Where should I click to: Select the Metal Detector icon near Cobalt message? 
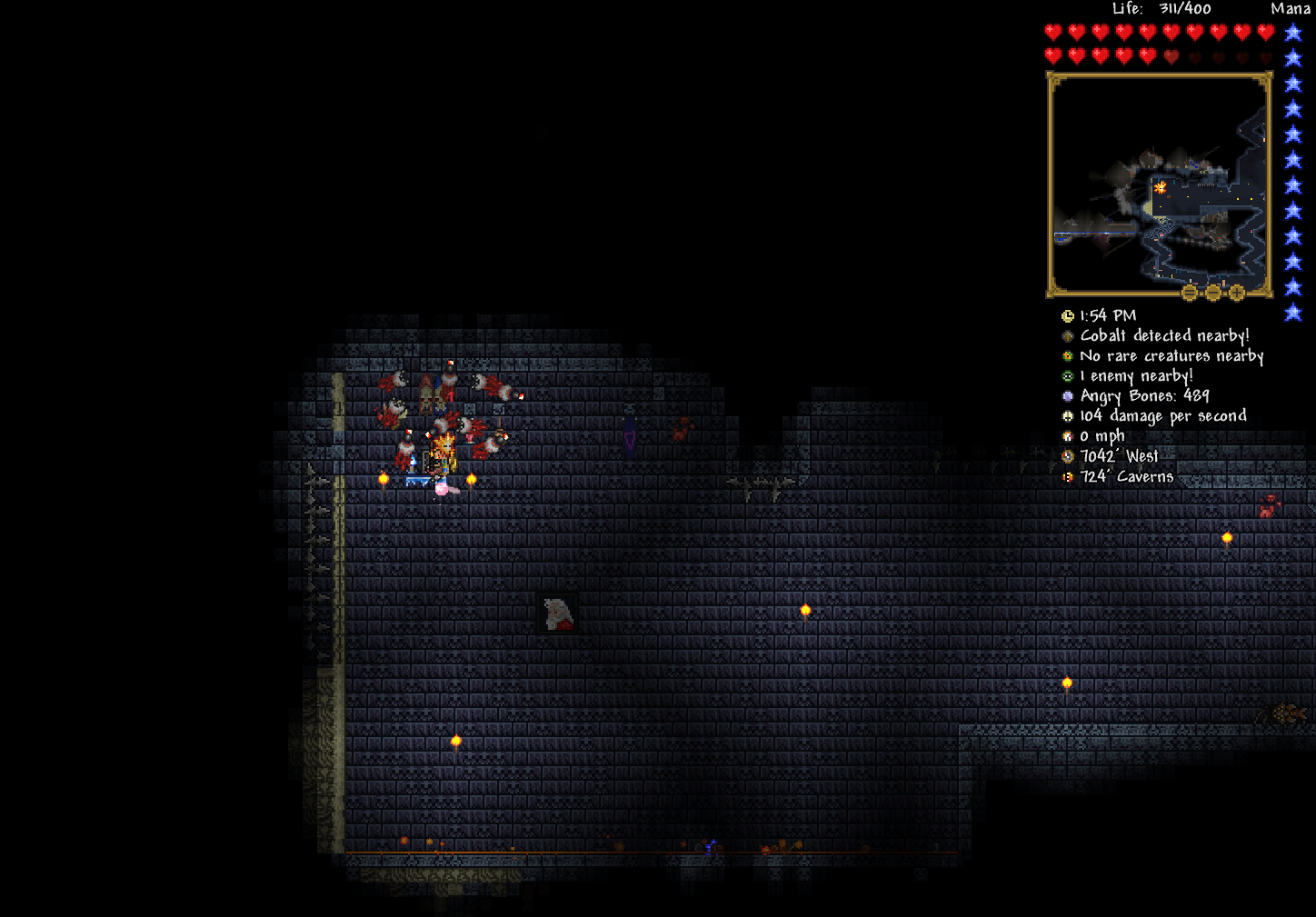(1067, 335)
